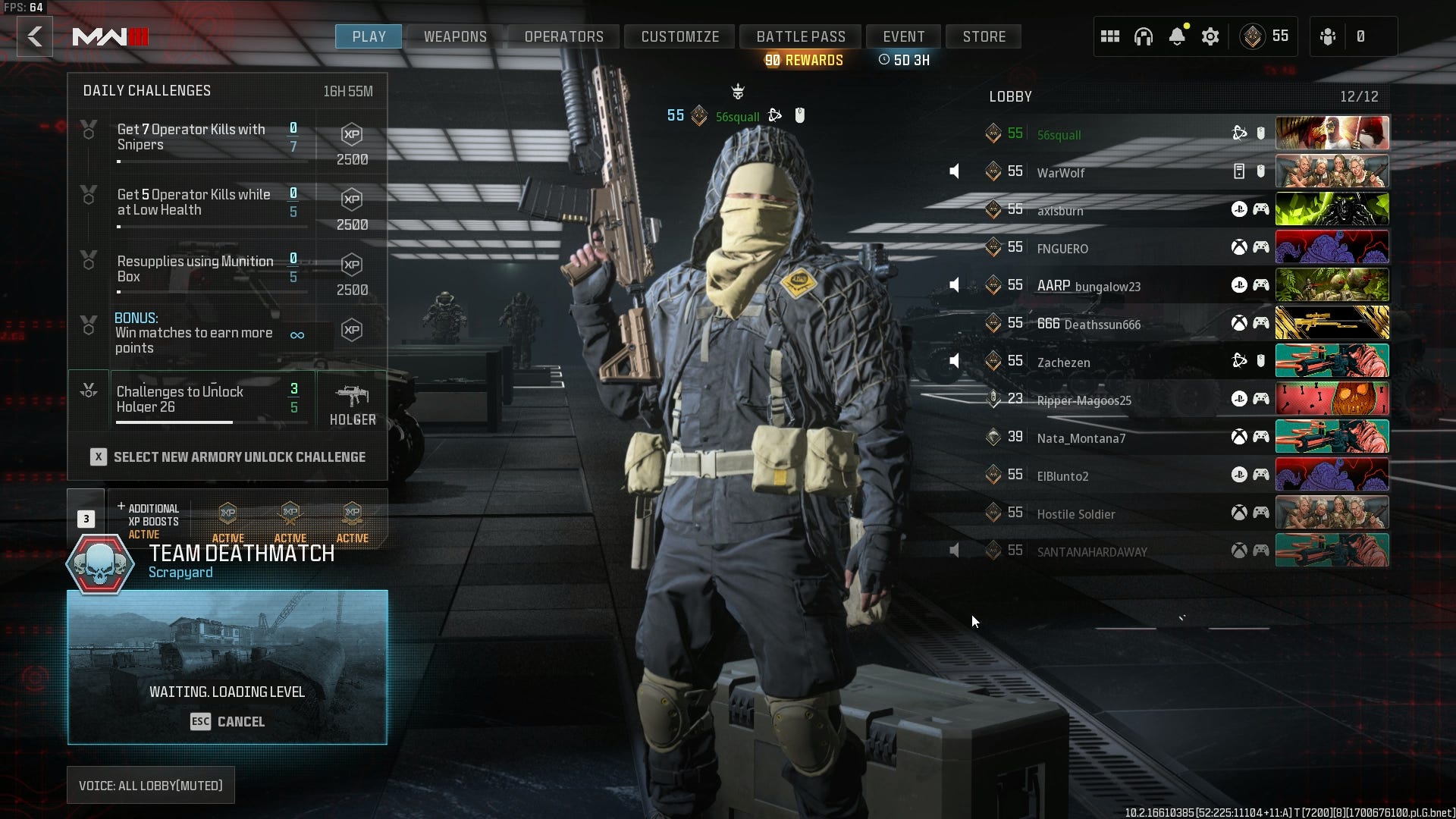The height and width of the screenshot is (819, 1456).
Task: Switch to the Weapons tab
Action: [x=455, y=36]
